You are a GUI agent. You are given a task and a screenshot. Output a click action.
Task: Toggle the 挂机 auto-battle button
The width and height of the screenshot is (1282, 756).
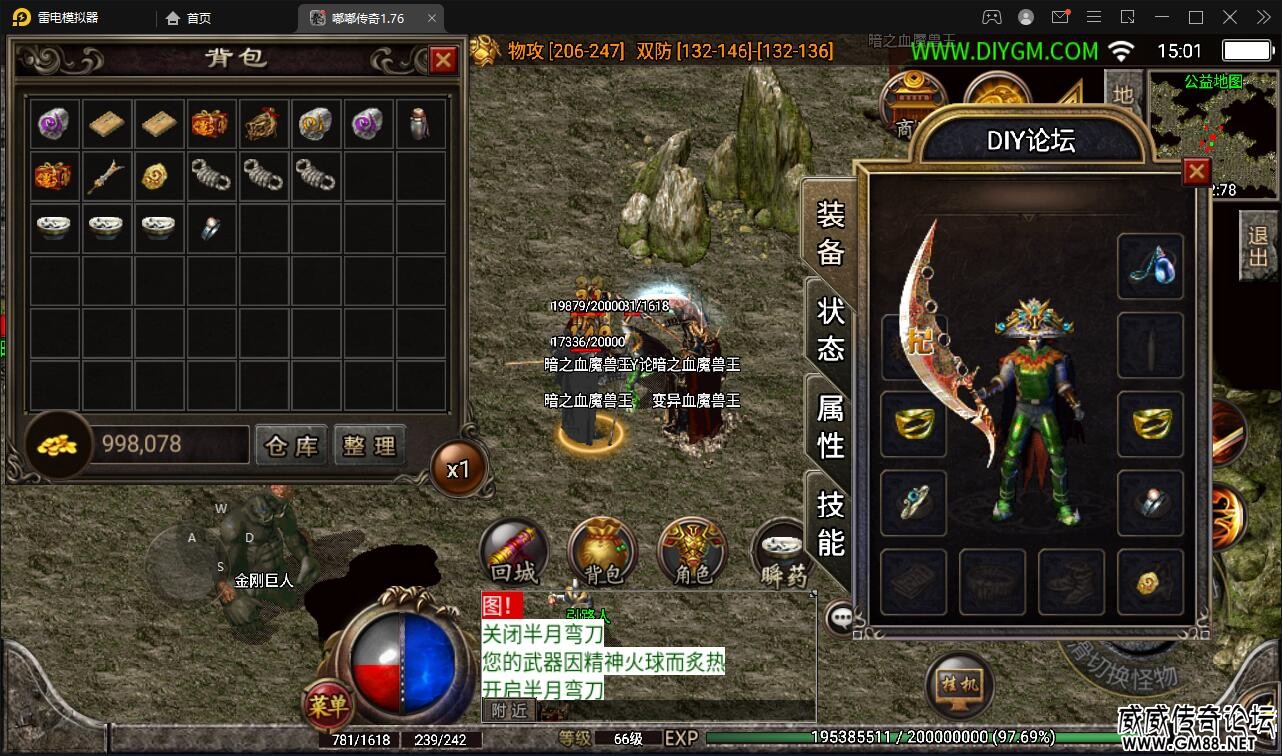pos(959,686)
